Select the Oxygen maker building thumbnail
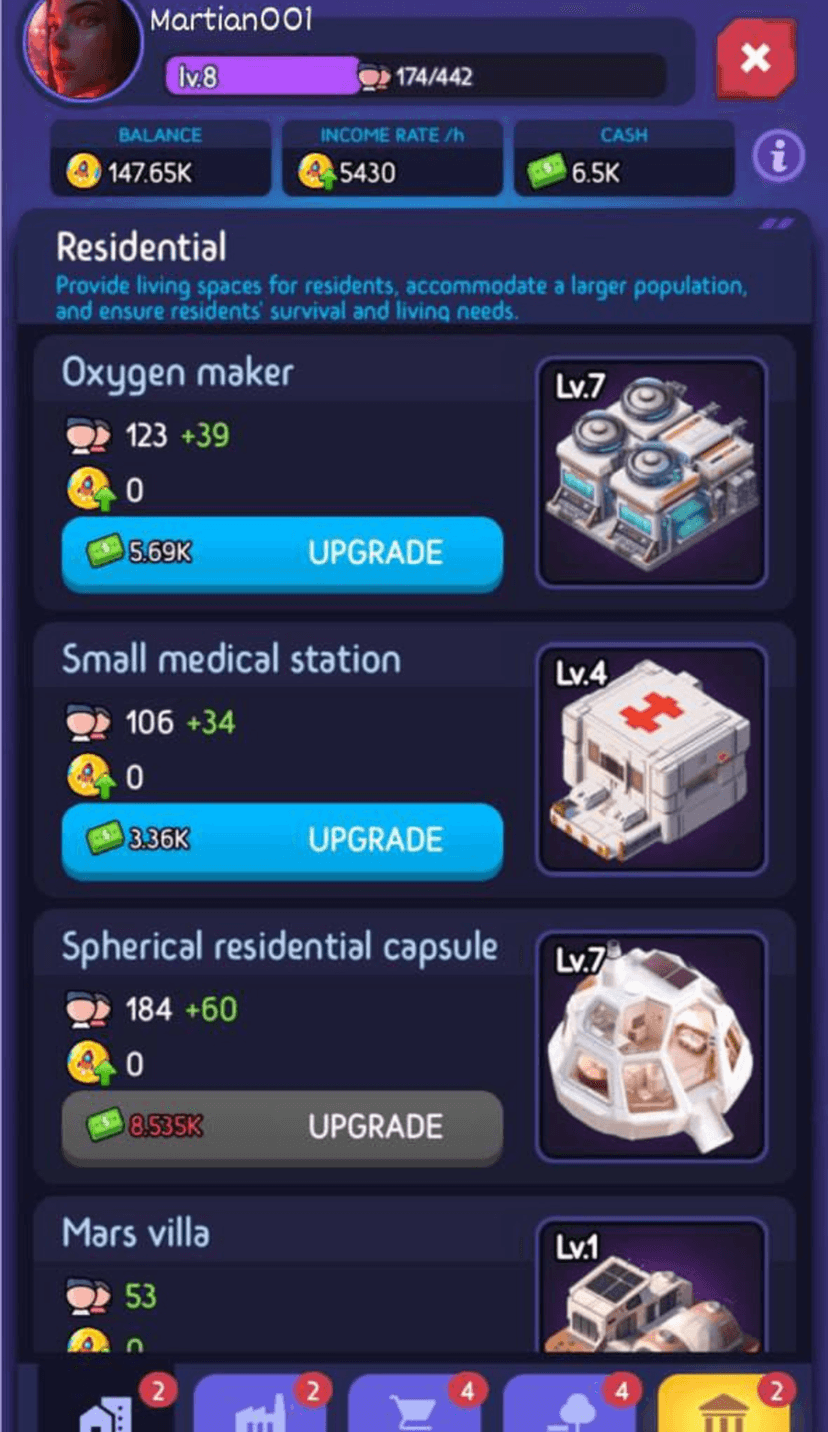The image size is (828, 1432). [x=651, y=472]
